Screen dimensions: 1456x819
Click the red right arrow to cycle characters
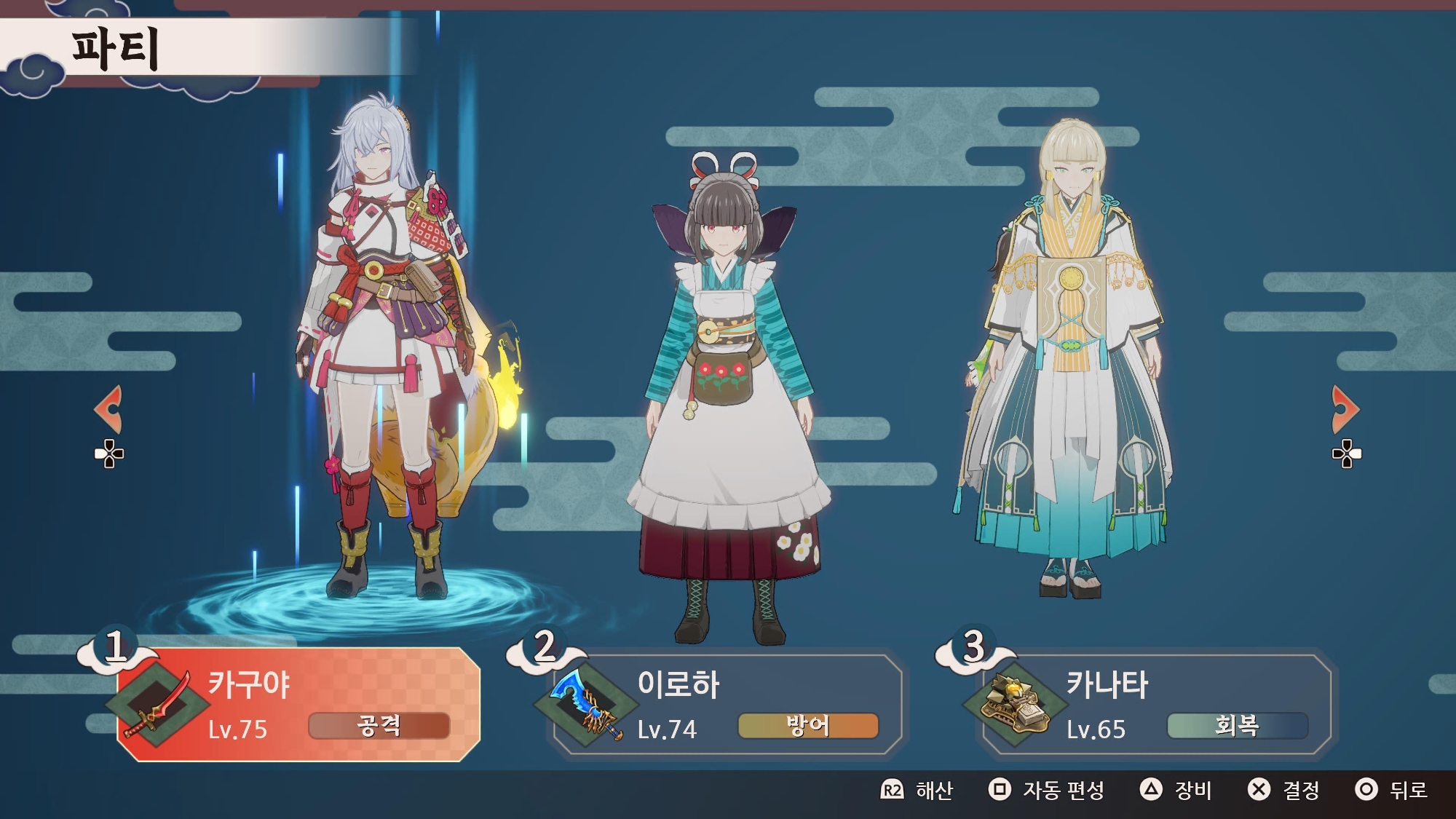pos(1345,410)
